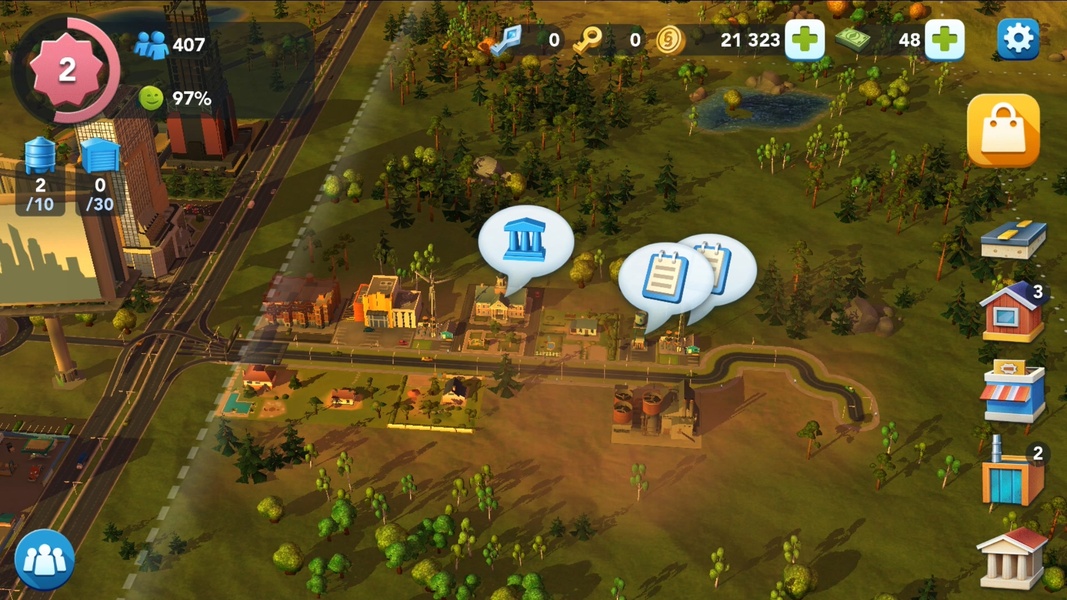Viewport: 1067px width, 600px height.
Task: Tap the city level 2 badge
Action: [x=67, y=70]
